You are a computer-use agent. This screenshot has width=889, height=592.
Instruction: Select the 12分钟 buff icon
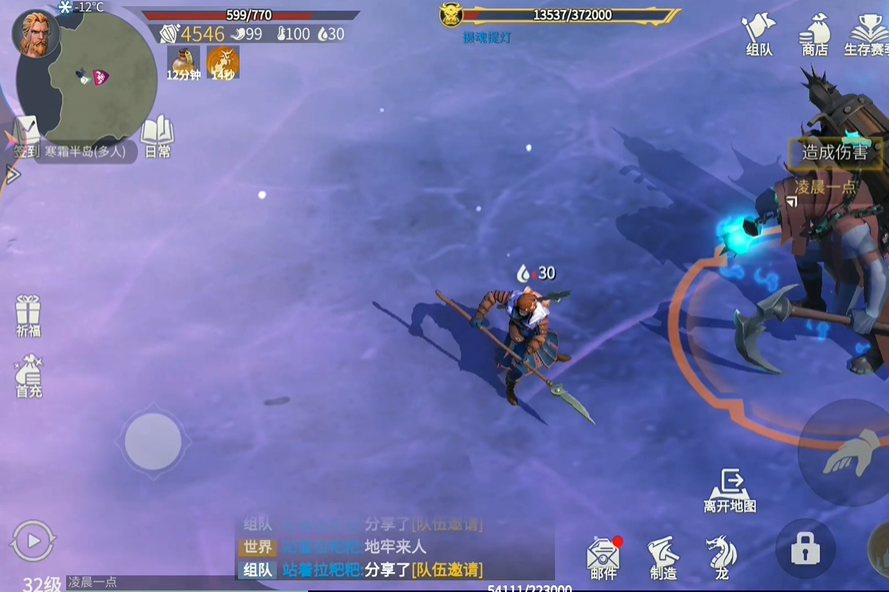click(x=183, y=62)
